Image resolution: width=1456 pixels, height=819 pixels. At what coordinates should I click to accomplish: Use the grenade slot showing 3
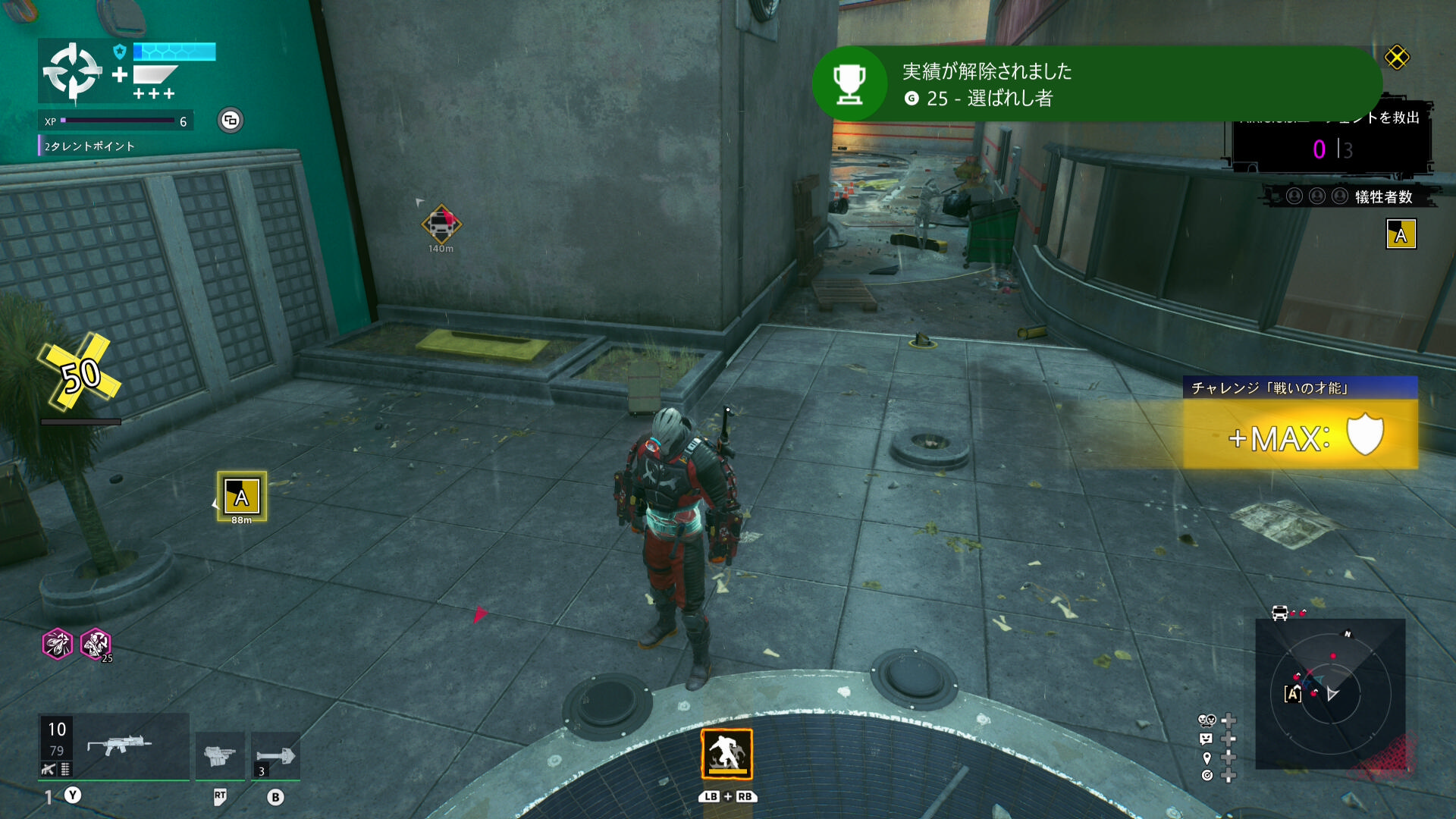coord(275,755)
